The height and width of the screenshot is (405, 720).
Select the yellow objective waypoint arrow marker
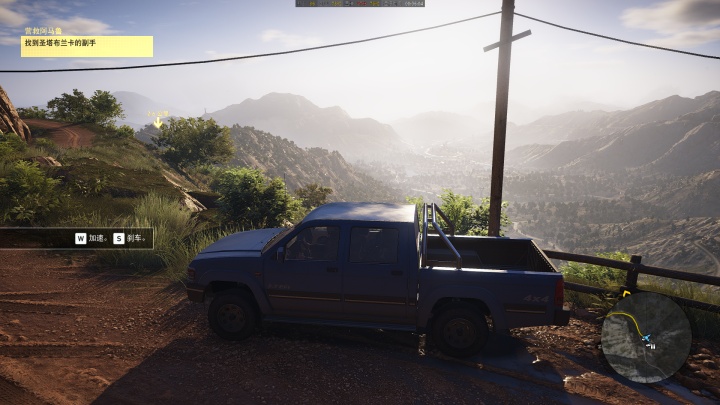(x=158, y=121)
